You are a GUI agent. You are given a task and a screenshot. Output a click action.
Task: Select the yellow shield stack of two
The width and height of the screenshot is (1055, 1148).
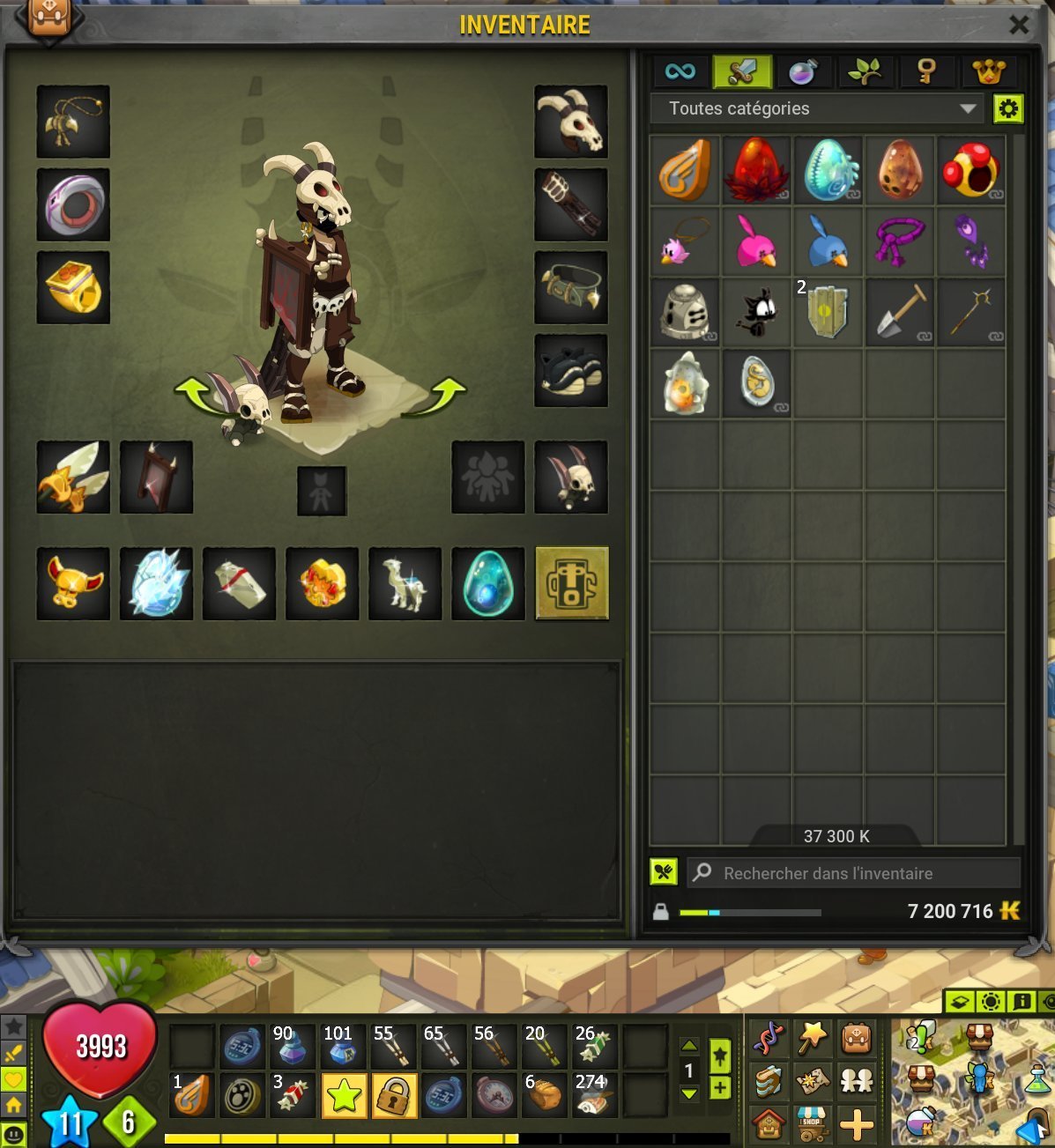coord(828,310)
